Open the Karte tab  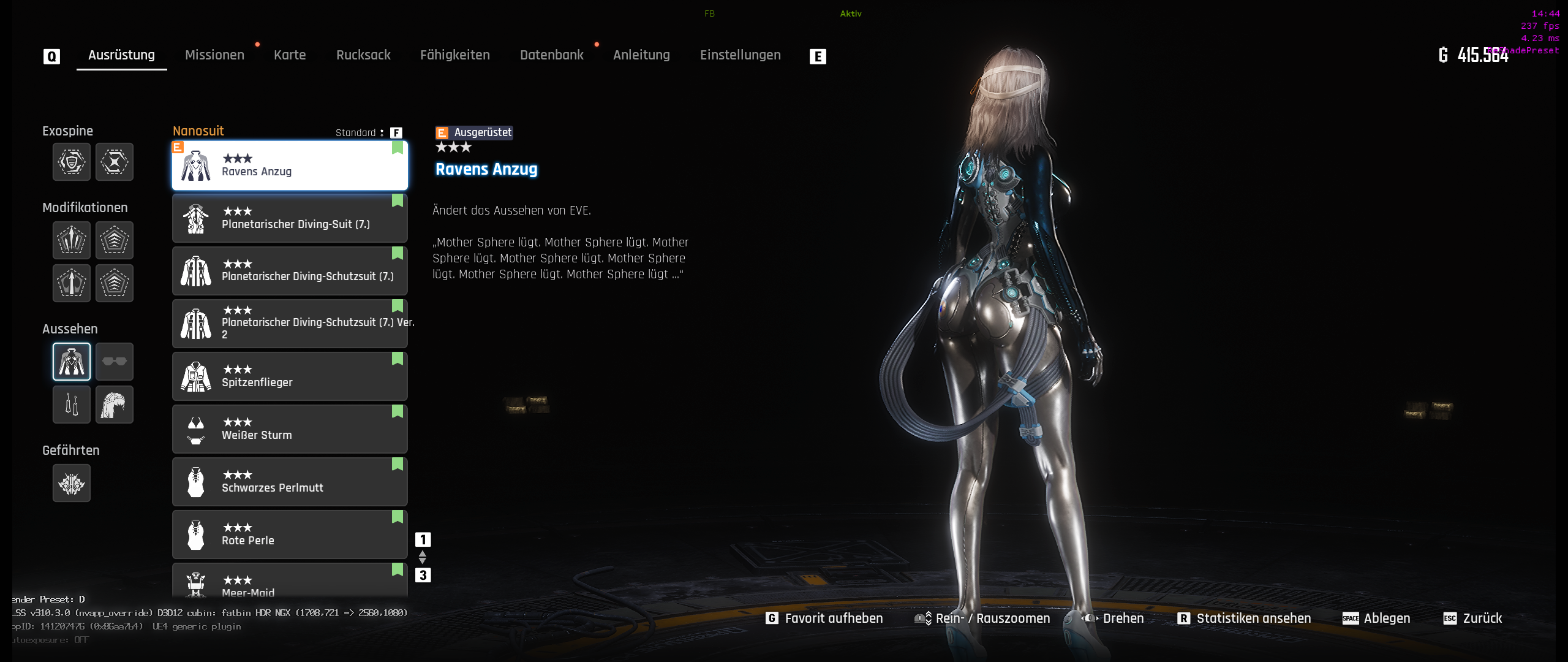[x=290, y=55]
